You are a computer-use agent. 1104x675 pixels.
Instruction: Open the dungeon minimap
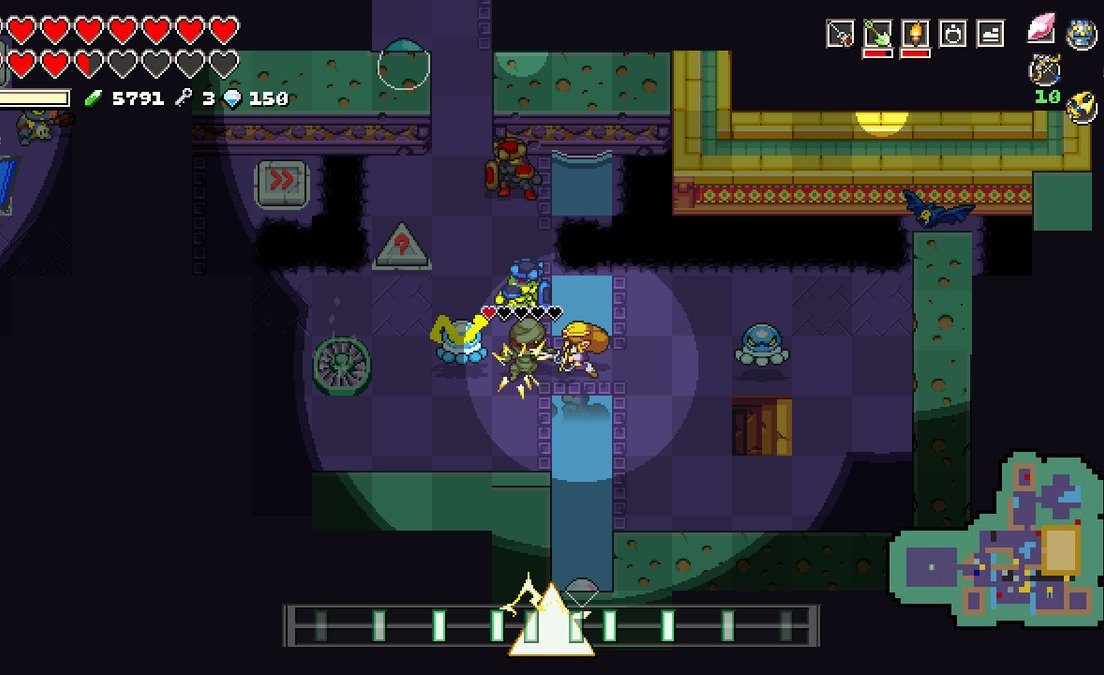pos(995,547)
